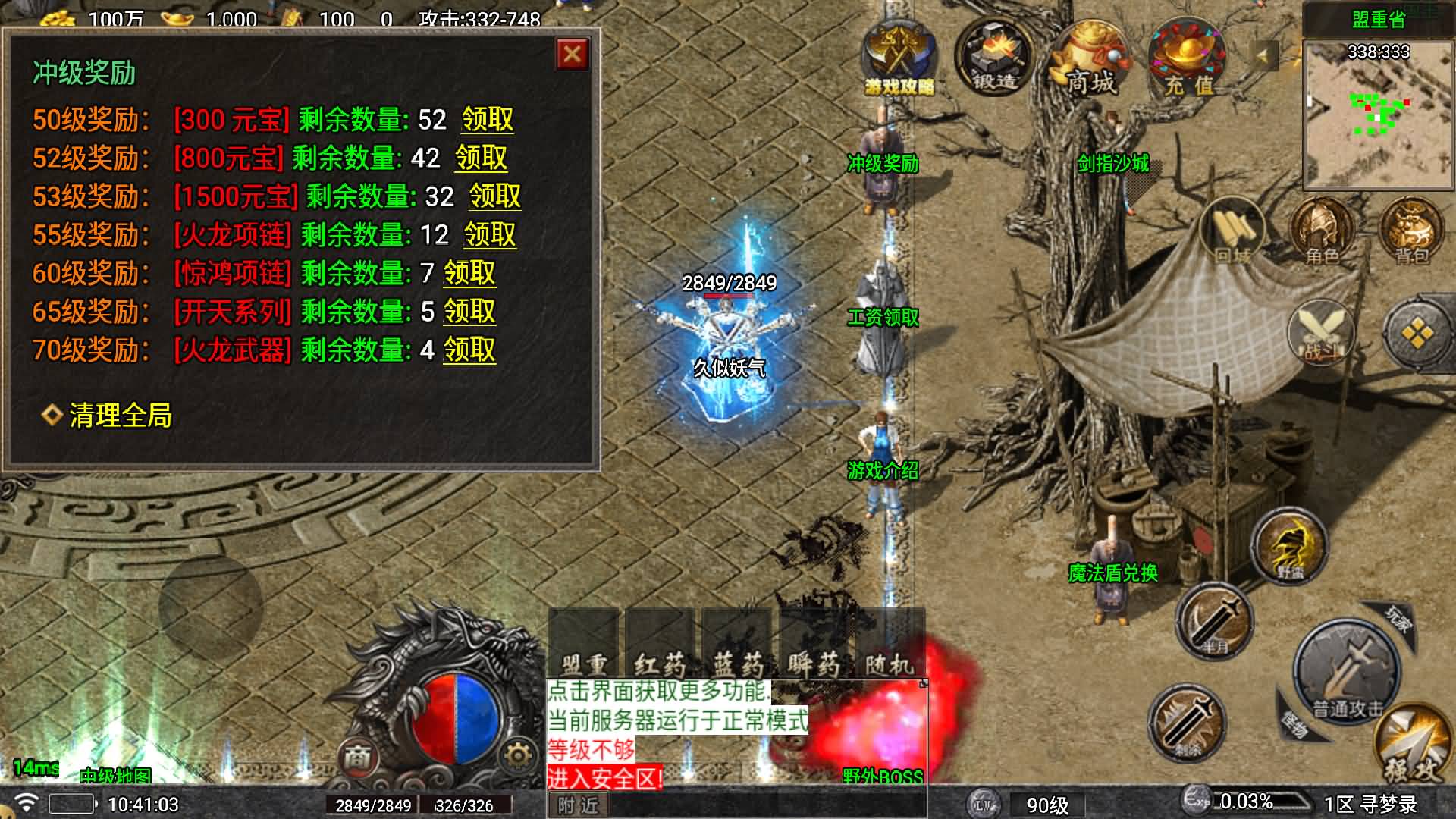Claim the 50级 300元宝 reward
Screen dimensions: 1456x819
pyautogui.click(x=488, y=120)
